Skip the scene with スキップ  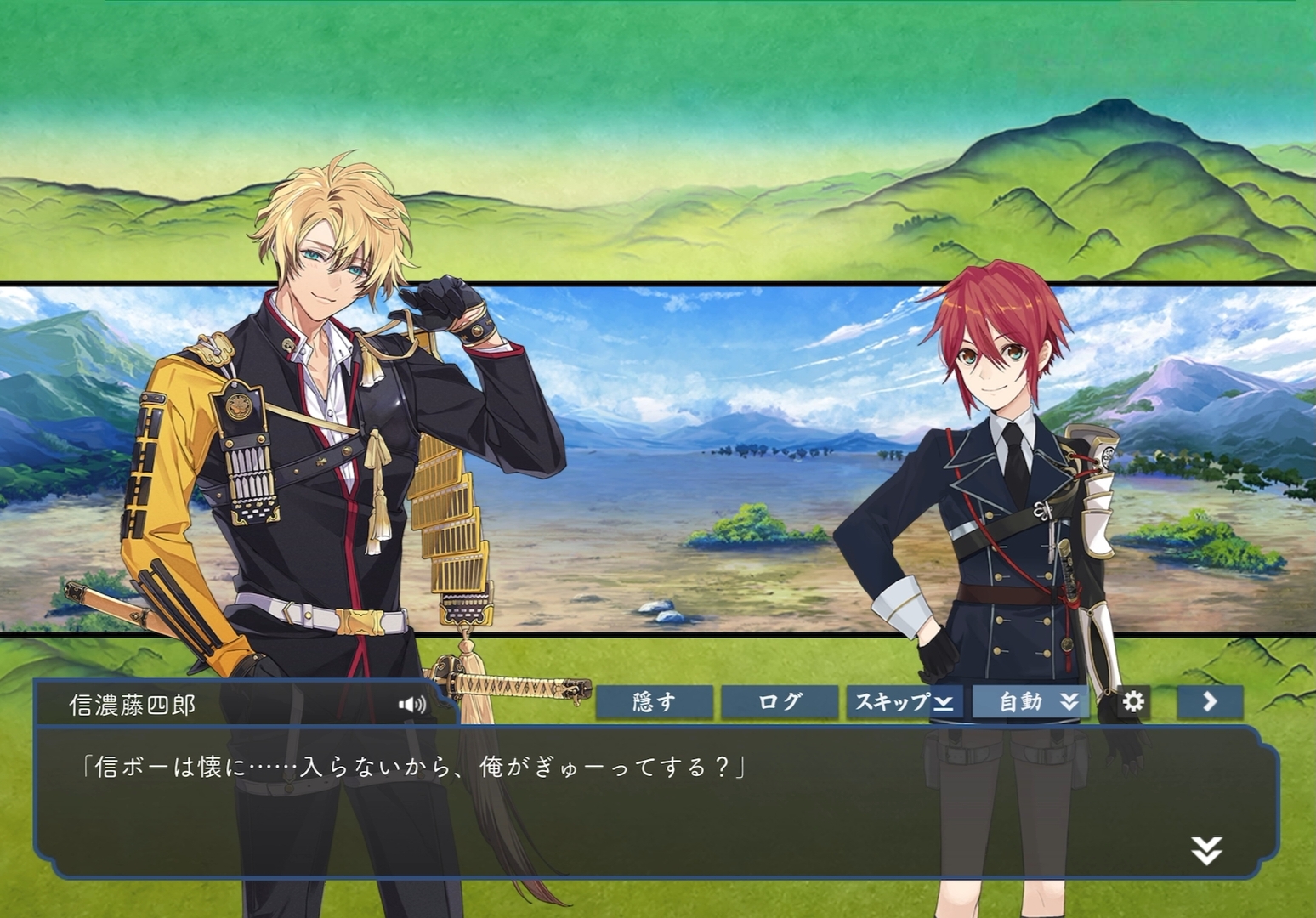click(x=904, y=702)
